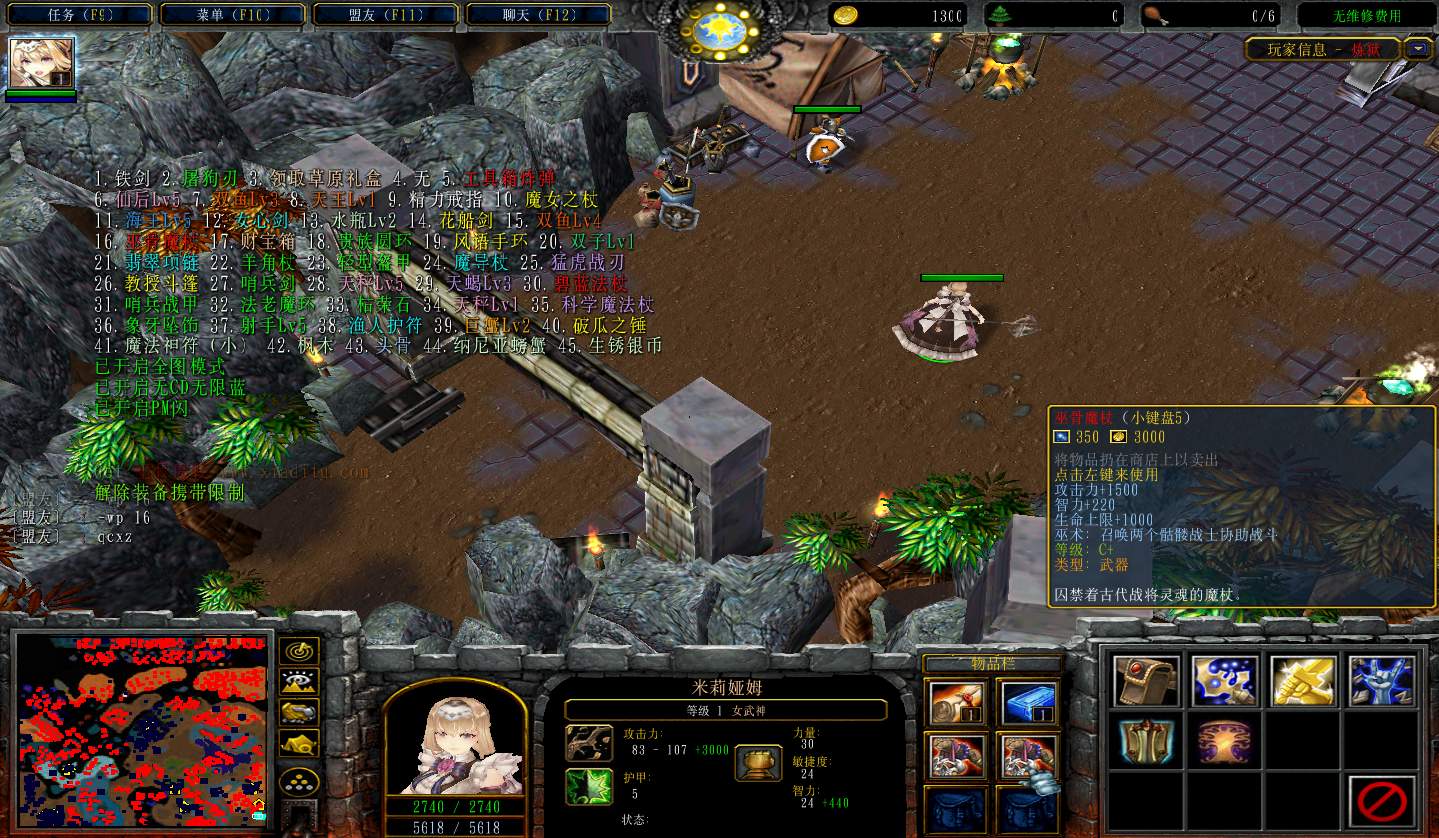
Task: Open the 盟友 (F11) allies menu
Action: (385, 15)
